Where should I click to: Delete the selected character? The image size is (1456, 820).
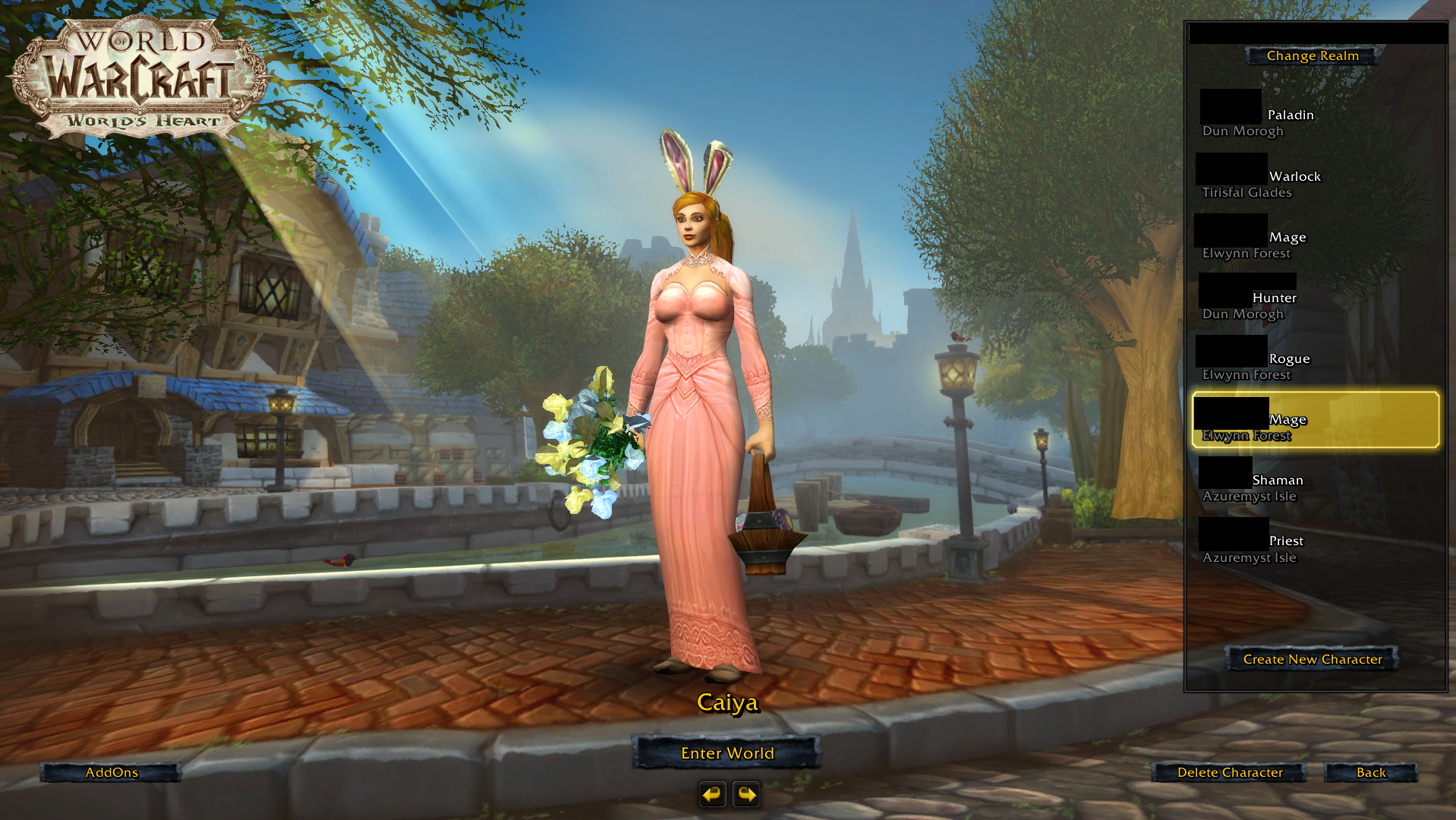pos(1229,772)
